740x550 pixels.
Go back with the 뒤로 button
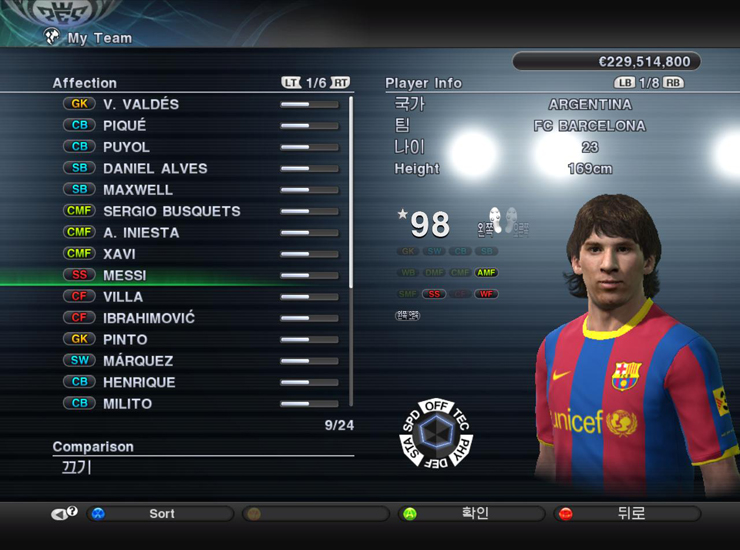(630, 514)
